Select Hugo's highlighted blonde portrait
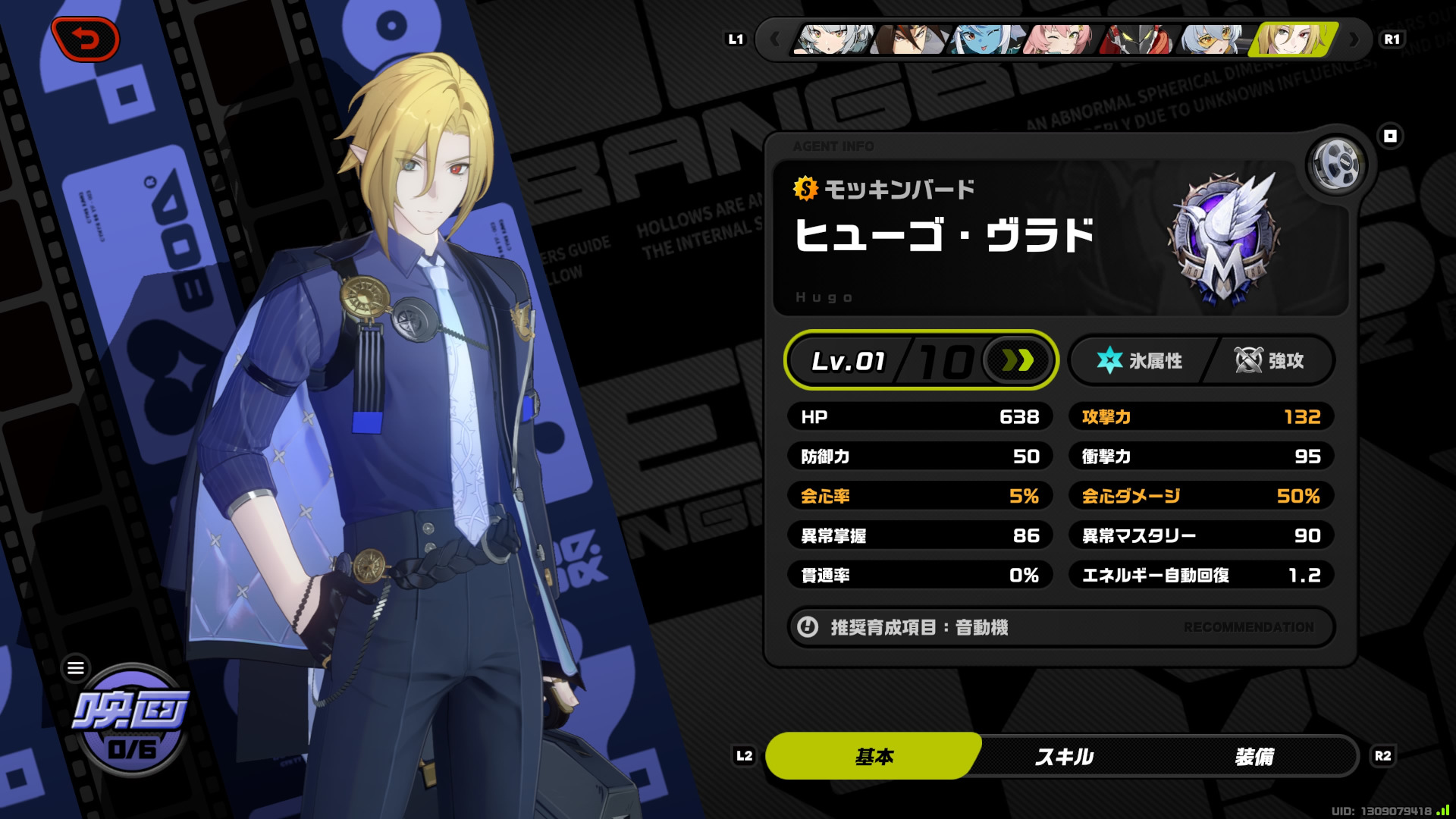This screenshot has width=1456, height=819. (1294, 39)
